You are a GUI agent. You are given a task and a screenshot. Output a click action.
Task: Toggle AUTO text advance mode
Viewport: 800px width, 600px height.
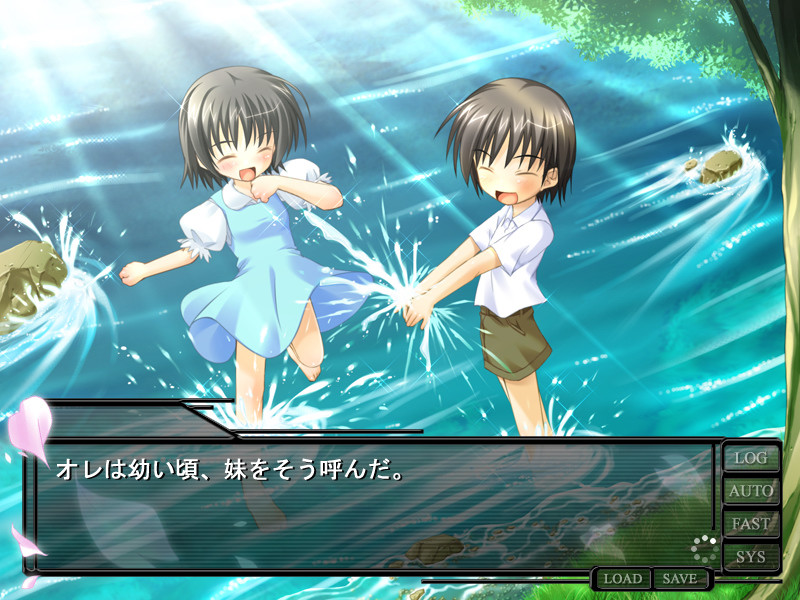click(x=751, y=491)
